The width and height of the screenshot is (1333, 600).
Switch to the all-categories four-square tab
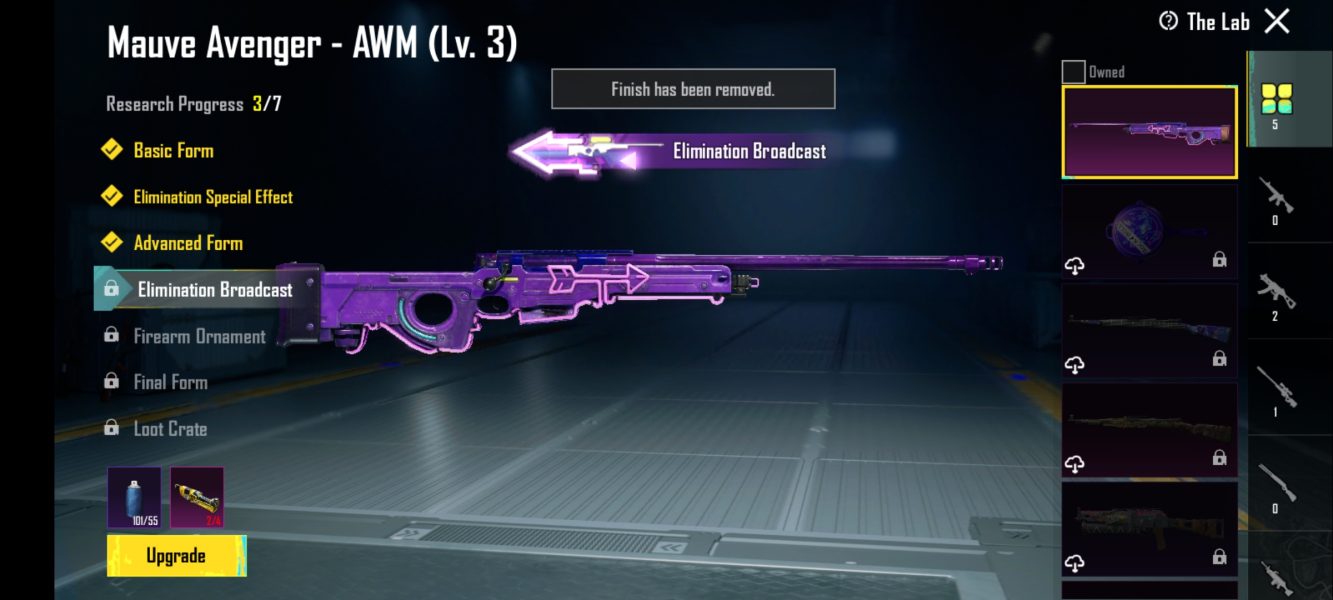coord(1276,102)
